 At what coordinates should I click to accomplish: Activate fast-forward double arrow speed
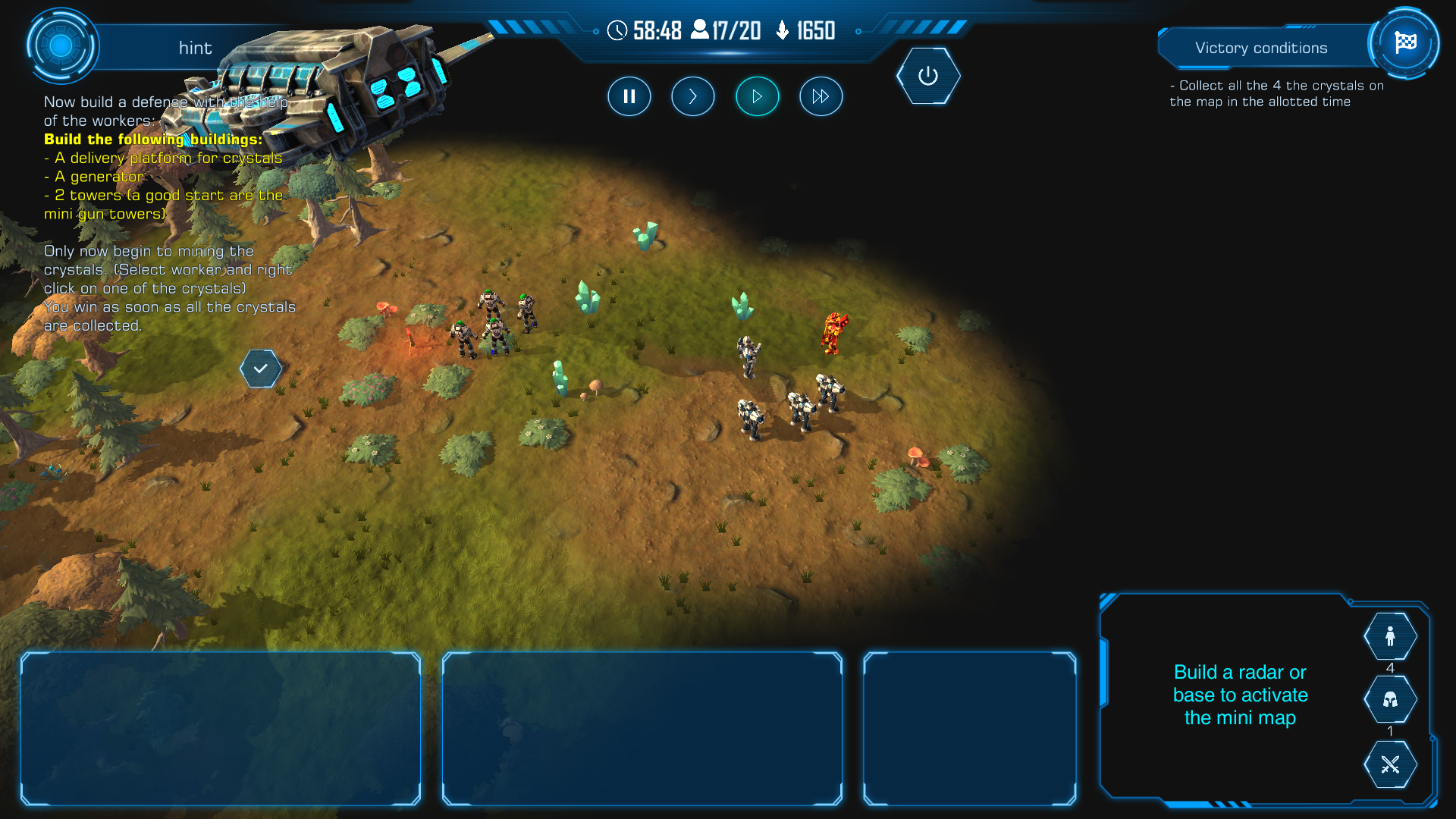coord(821,96)
